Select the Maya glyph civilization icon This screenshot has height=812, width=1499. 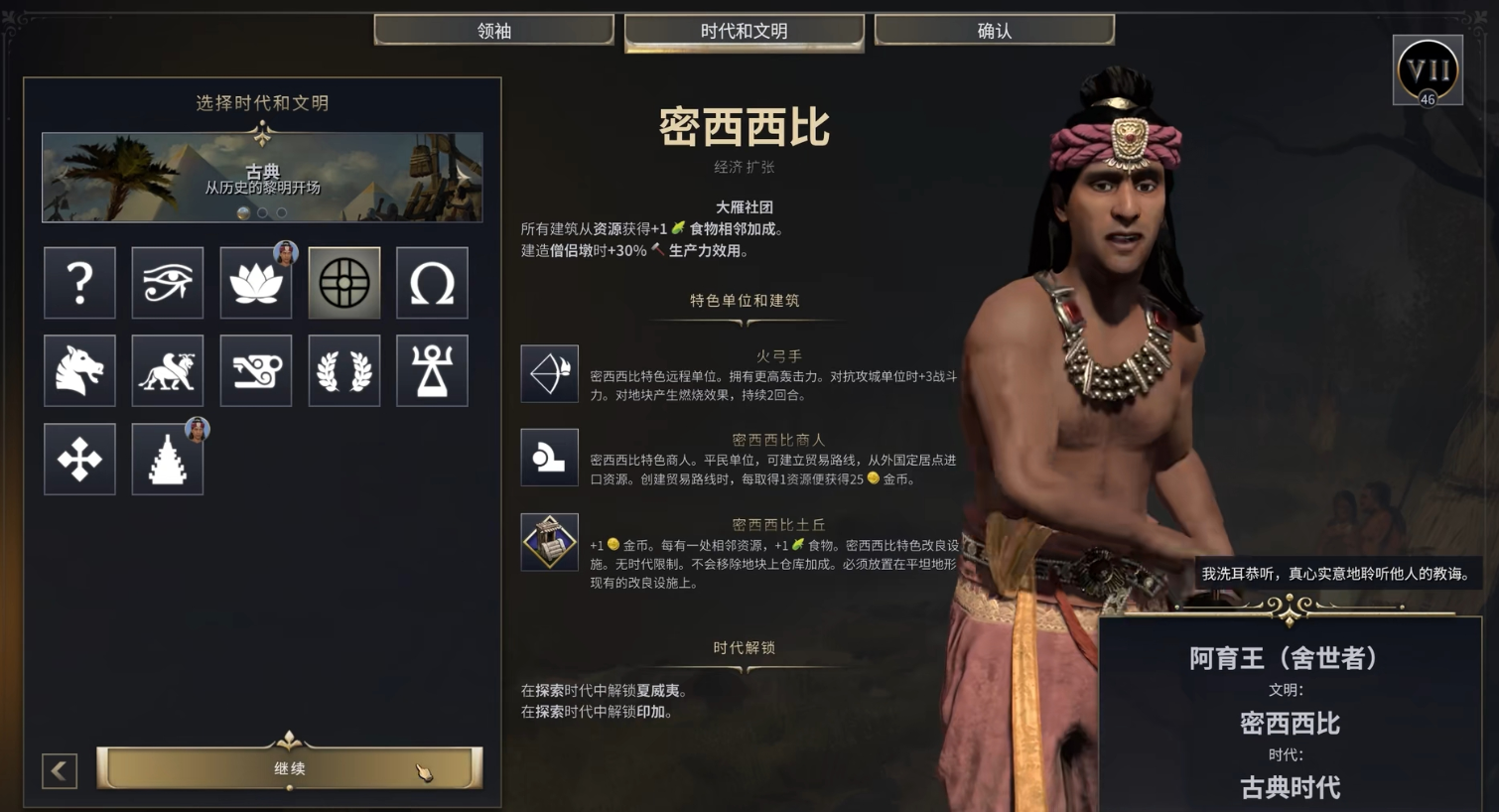[x=255, y=370]
